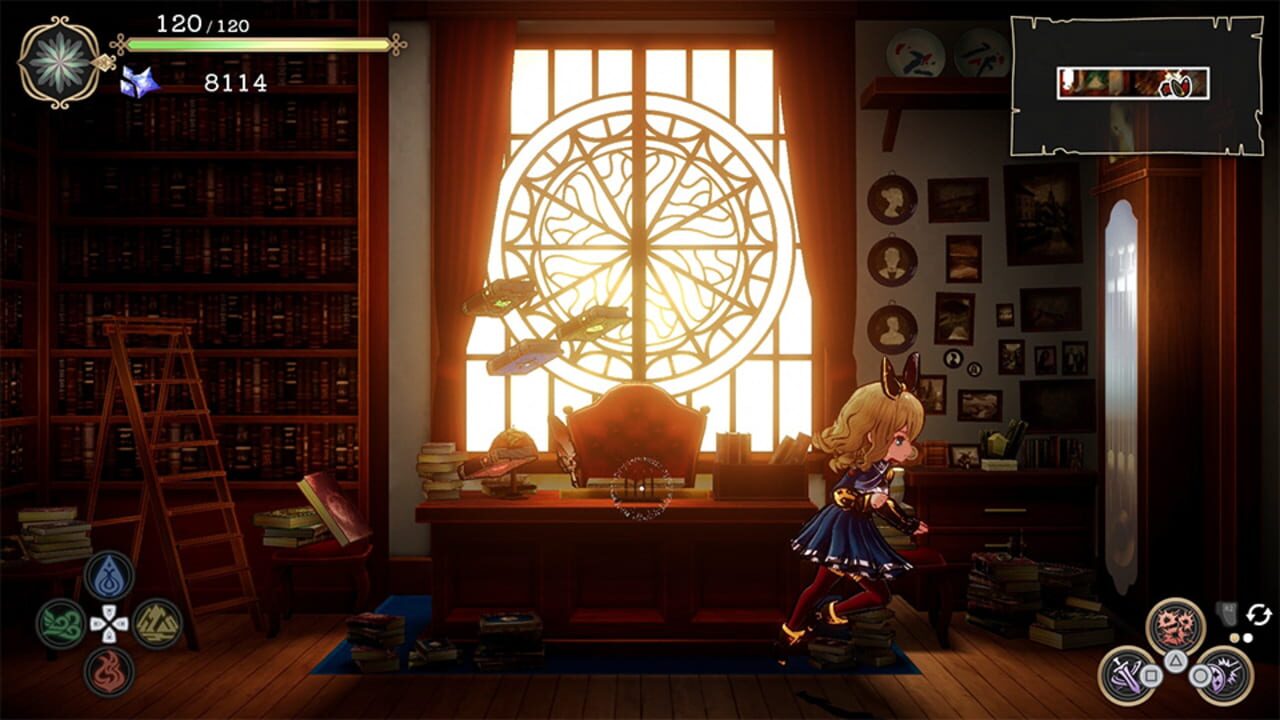The image size is (1280, 720).
Task: Switch to the white dot skill set
Action: pyautogui.click(x=1248, y=638)
